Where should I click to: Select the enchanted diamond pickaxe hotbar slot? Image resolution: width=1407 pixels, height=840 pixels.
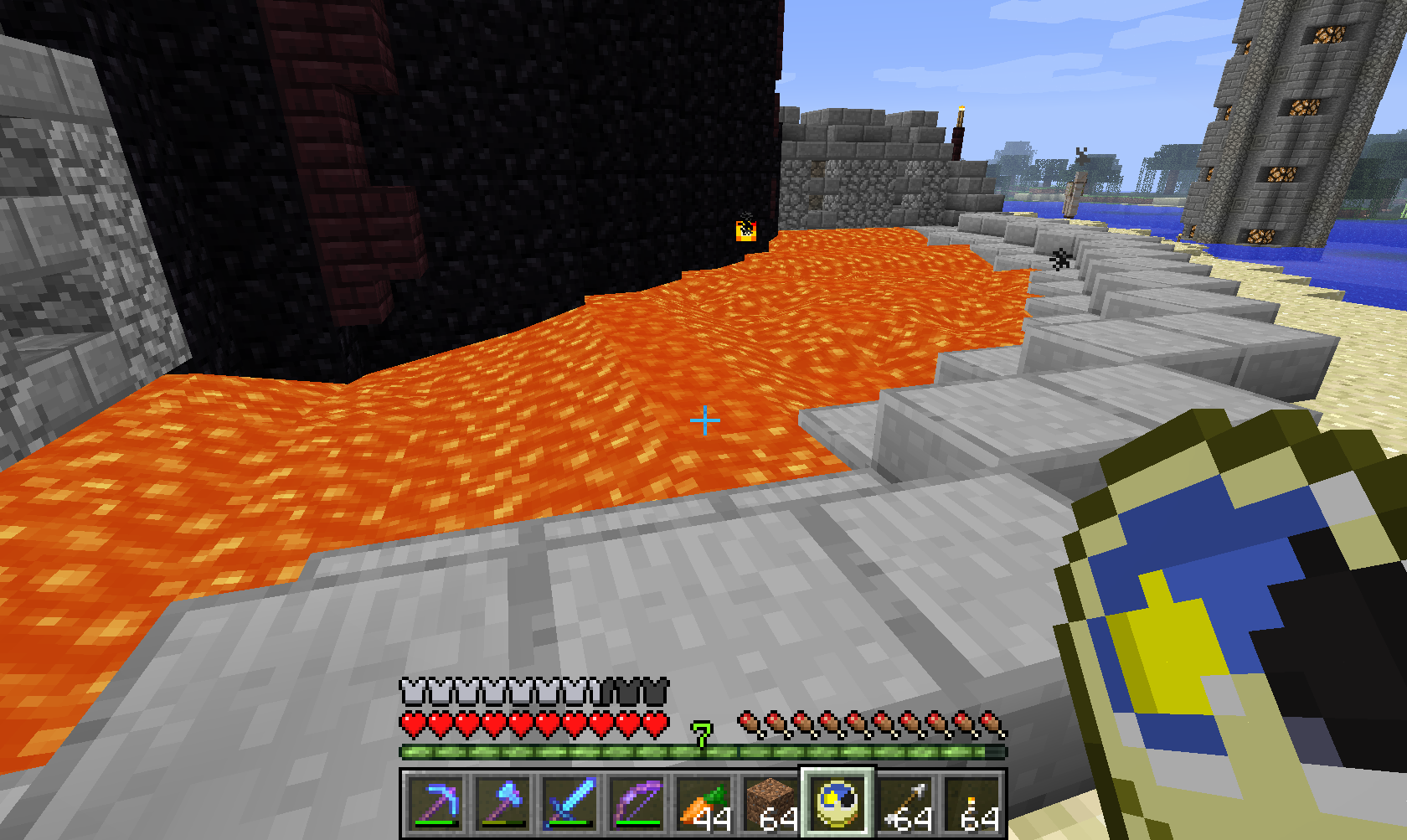coord(436,803)
